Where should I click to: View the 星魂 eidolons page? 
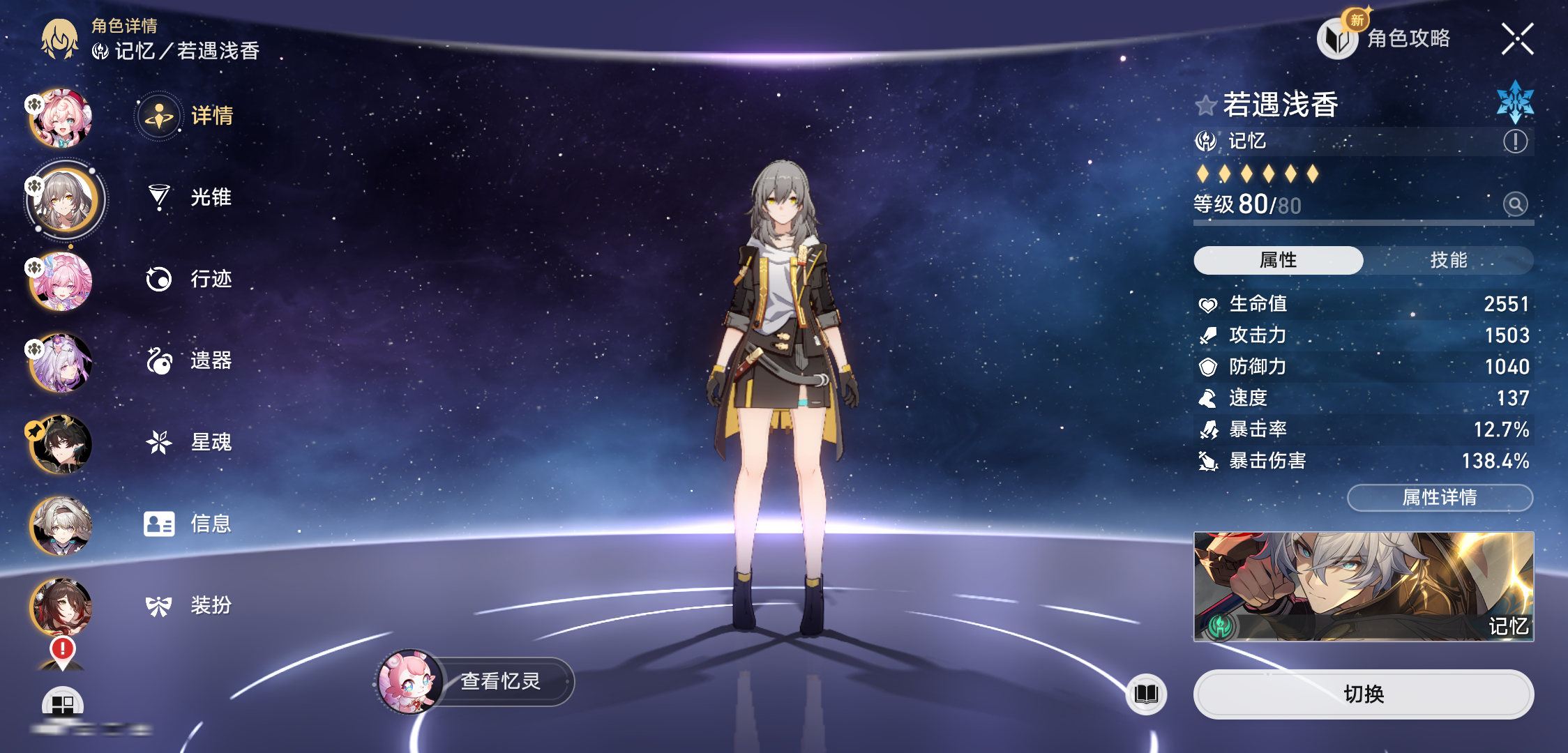point(190,442)
